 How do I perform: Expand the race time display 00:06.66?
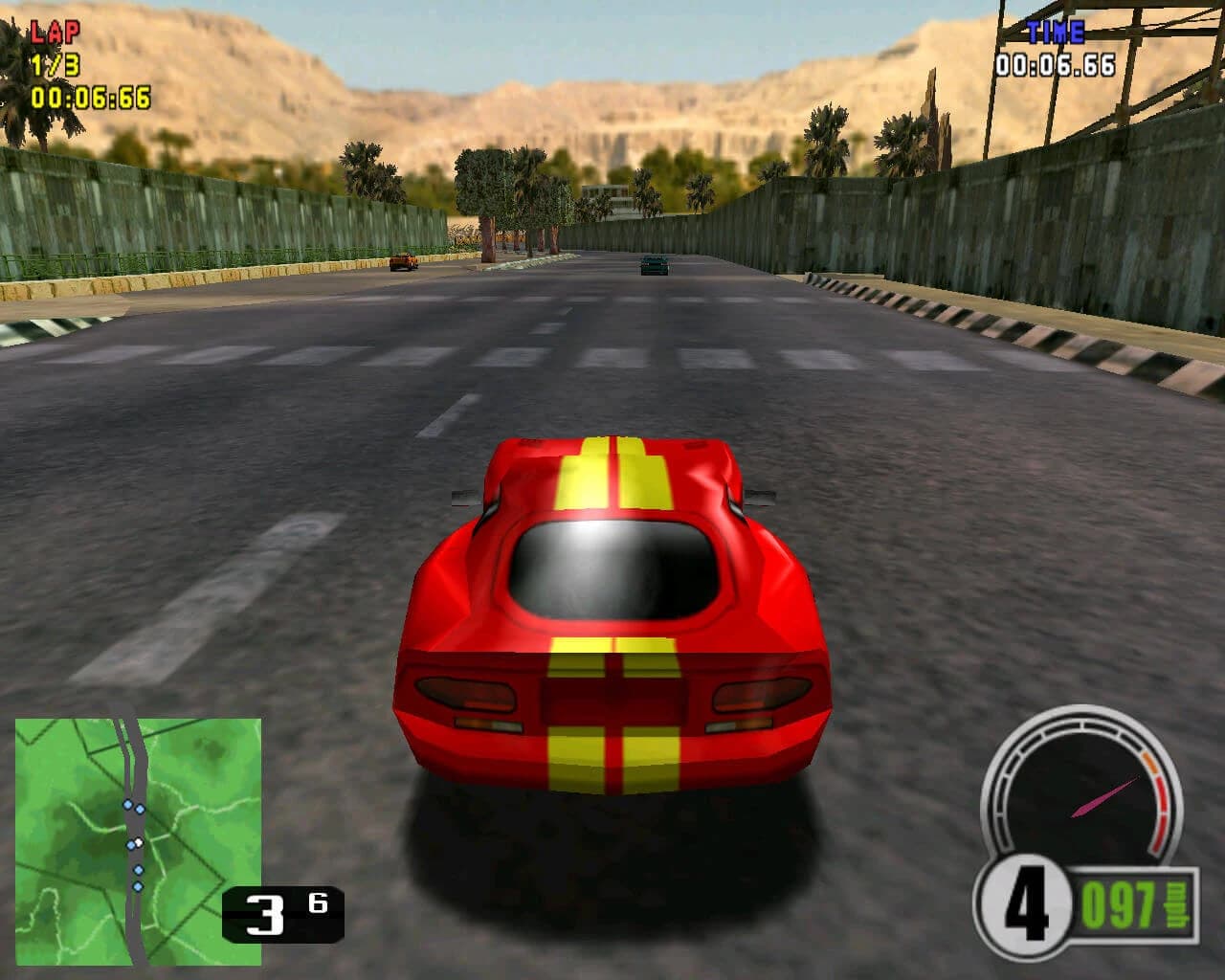point(1056,67)
